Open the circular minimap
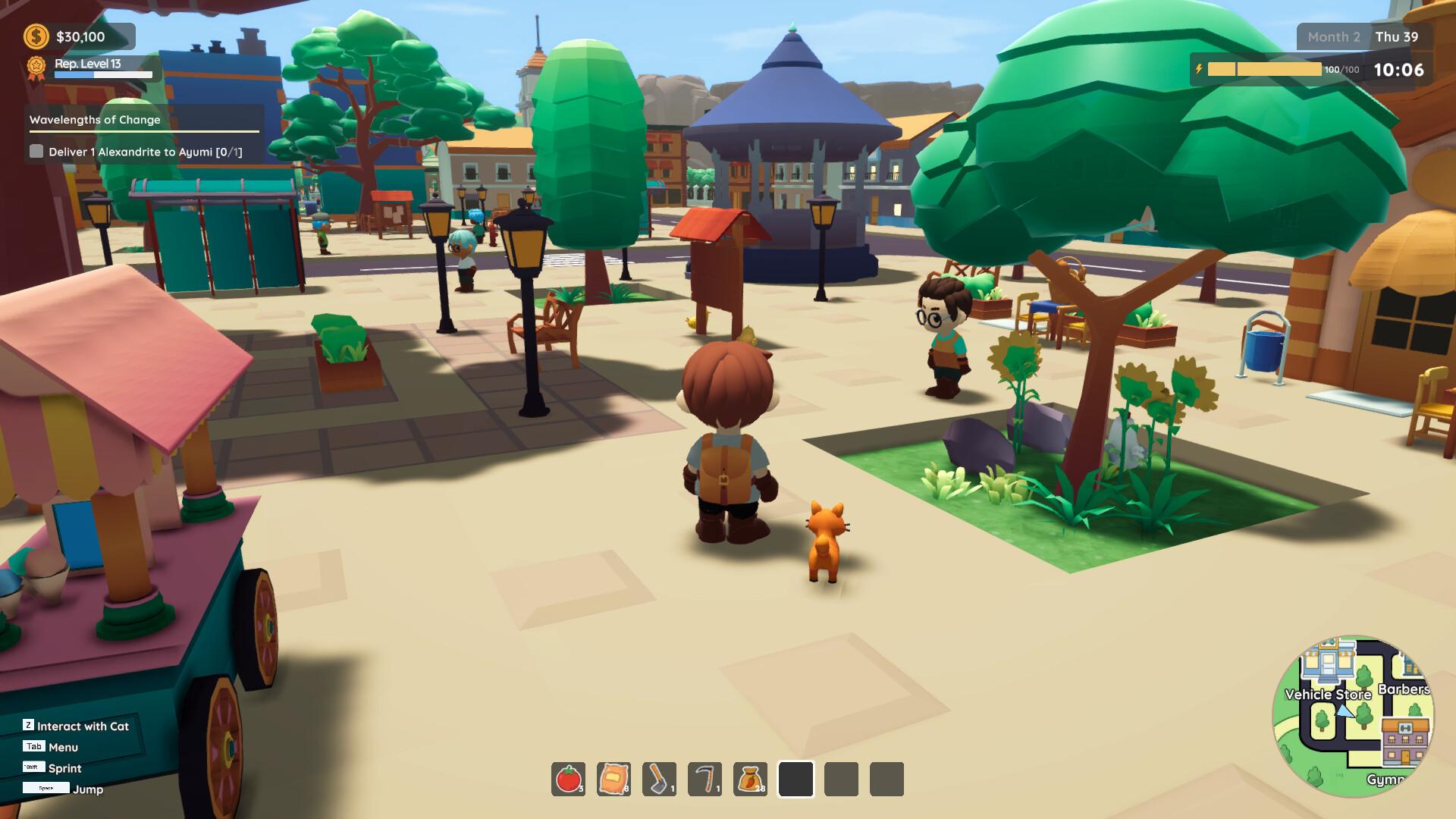 1353,716
